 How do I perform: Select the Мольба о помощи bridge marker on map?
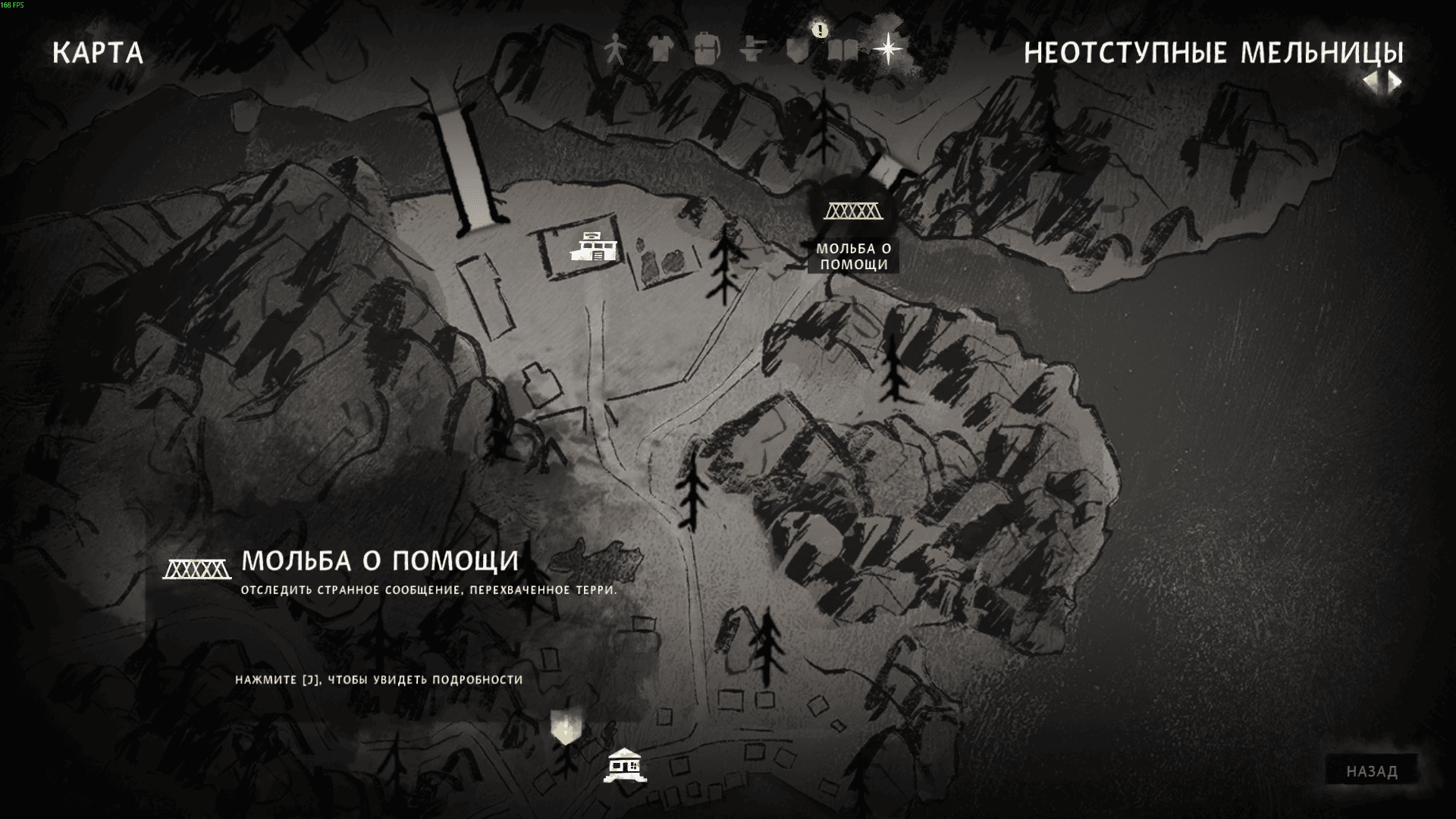point(853,211)
